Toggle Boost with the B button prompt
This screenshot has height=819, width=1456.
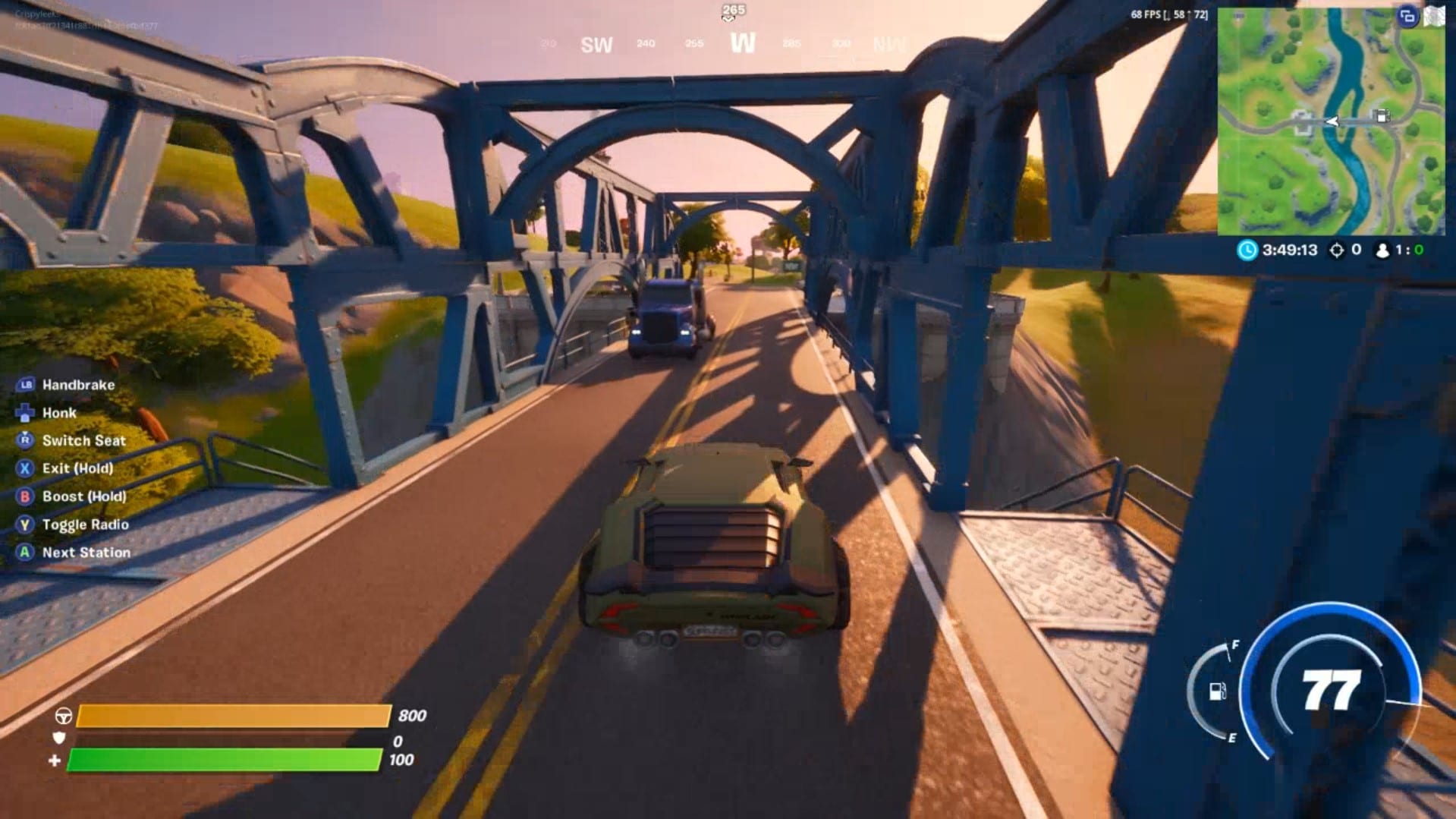(24, 496)
